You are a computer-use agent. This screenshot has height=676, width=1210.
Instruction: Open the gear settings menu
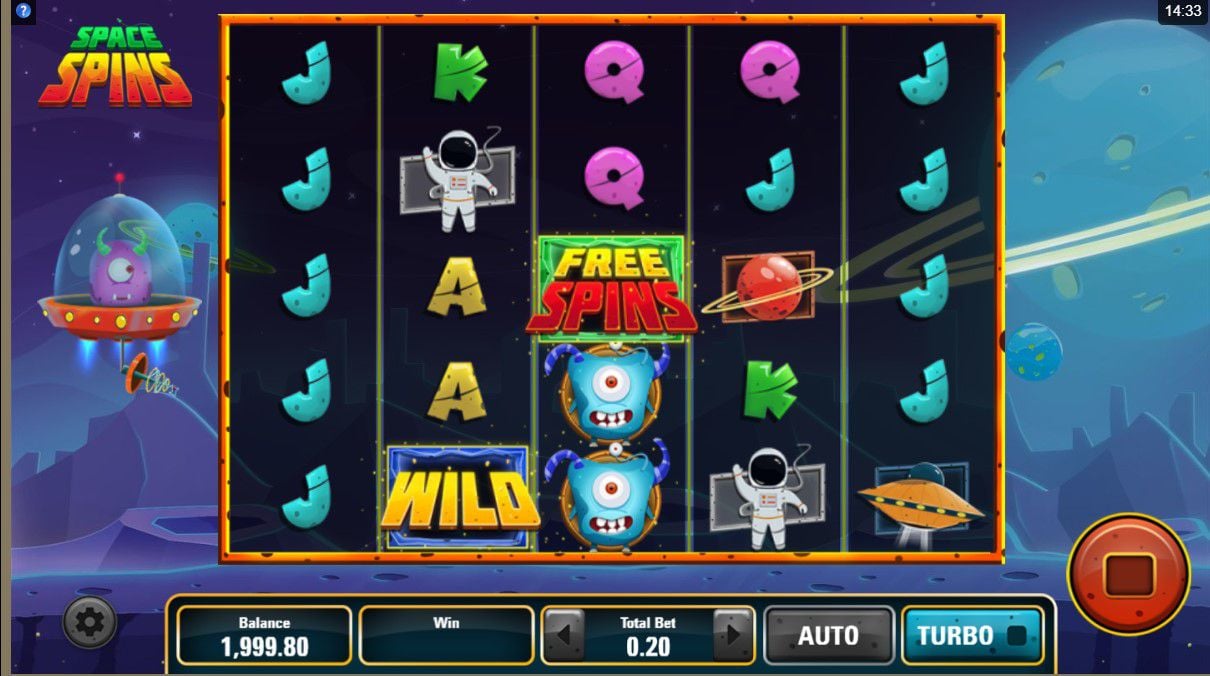(x=90, y=623)
